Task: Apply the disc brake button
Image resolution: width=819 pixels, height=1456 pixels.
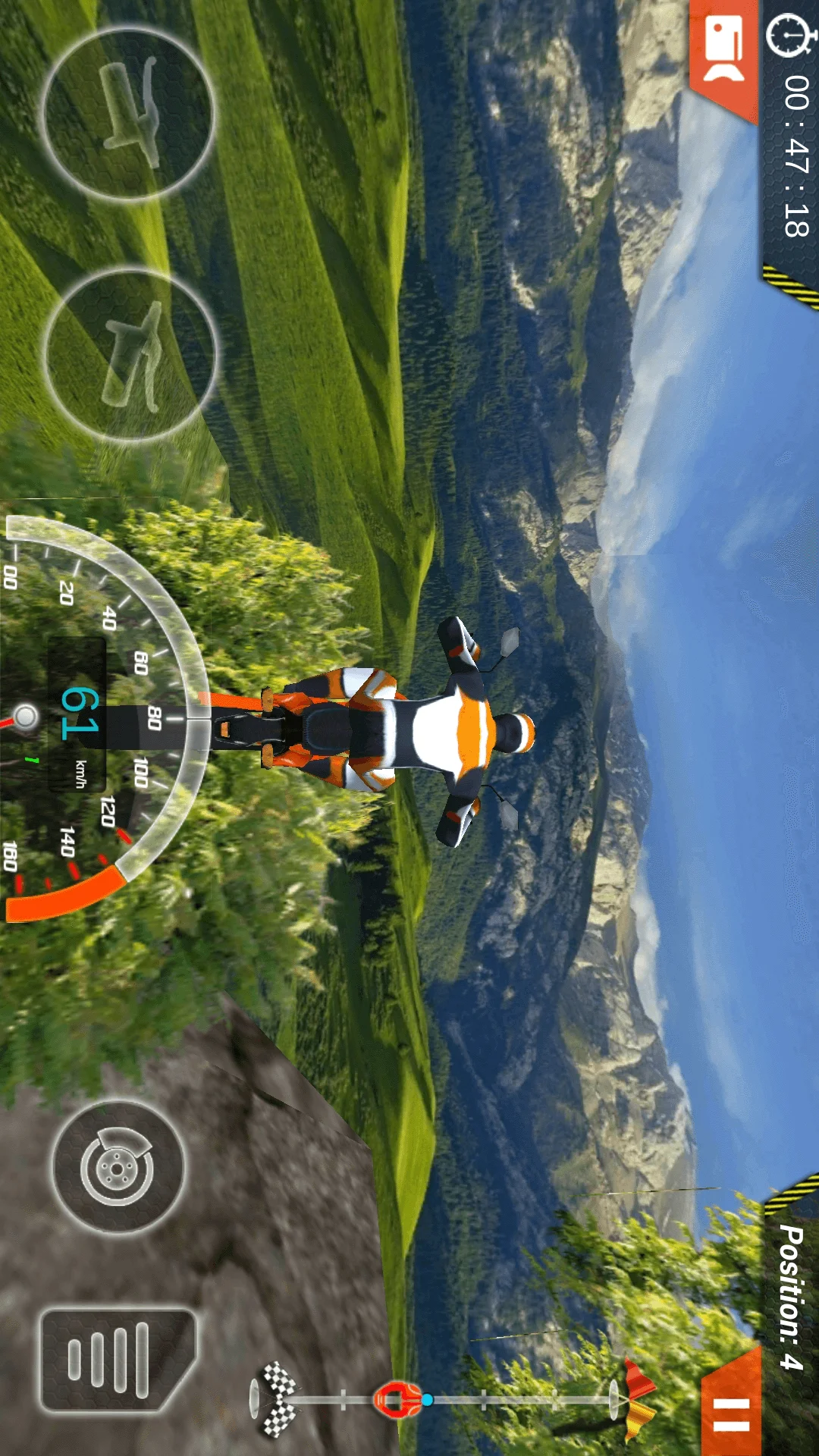Action: coord(118,1167)
